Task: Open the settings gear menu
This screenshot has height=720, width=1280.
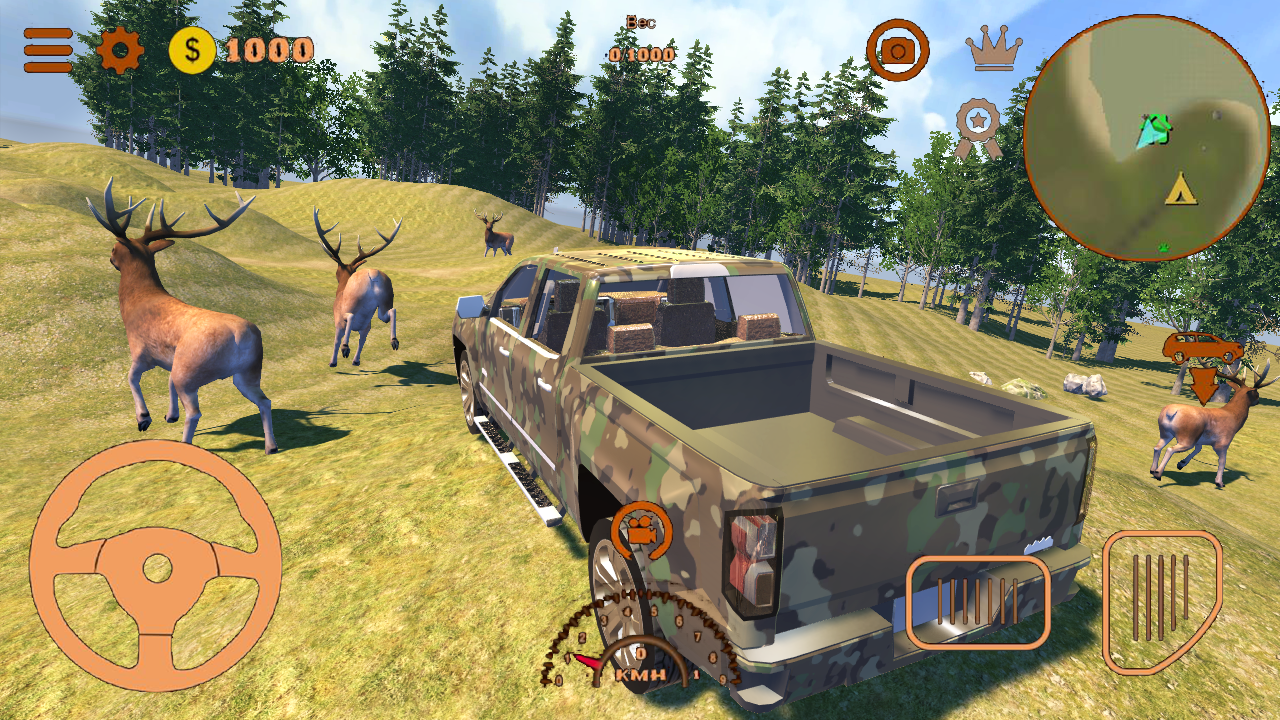Action: [120, 47]
